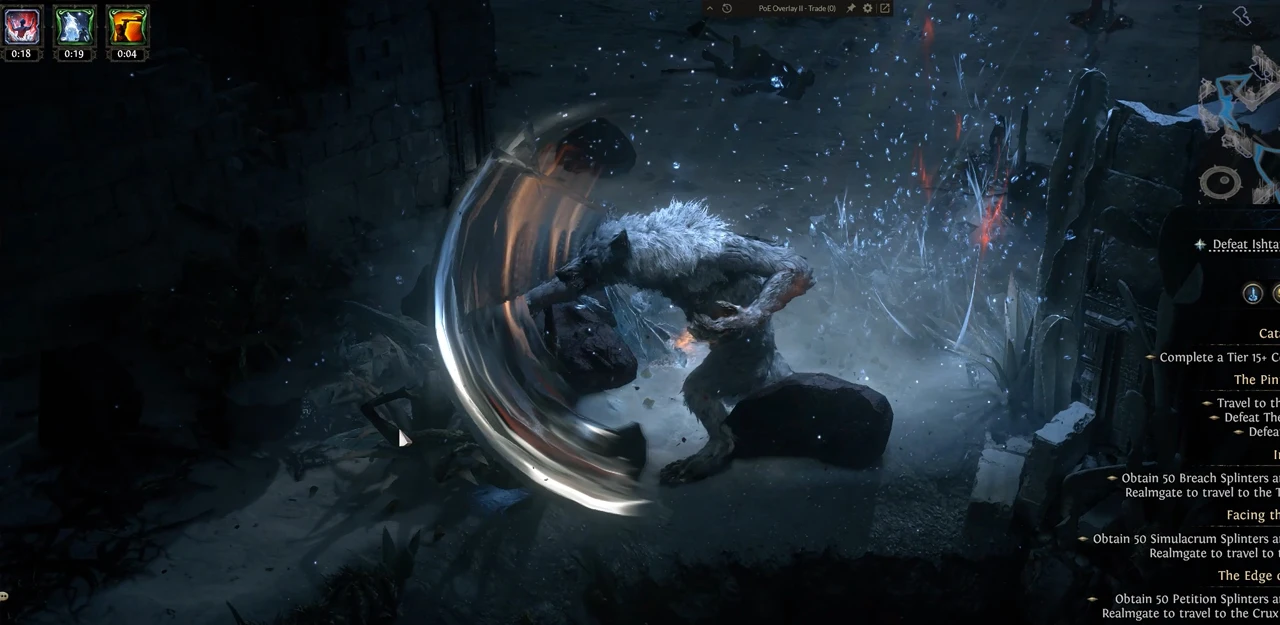Viewport: 1280px width, 625px height.
Task: Click the orange hammer-strike buff icon
Action: tap(127, 26)
